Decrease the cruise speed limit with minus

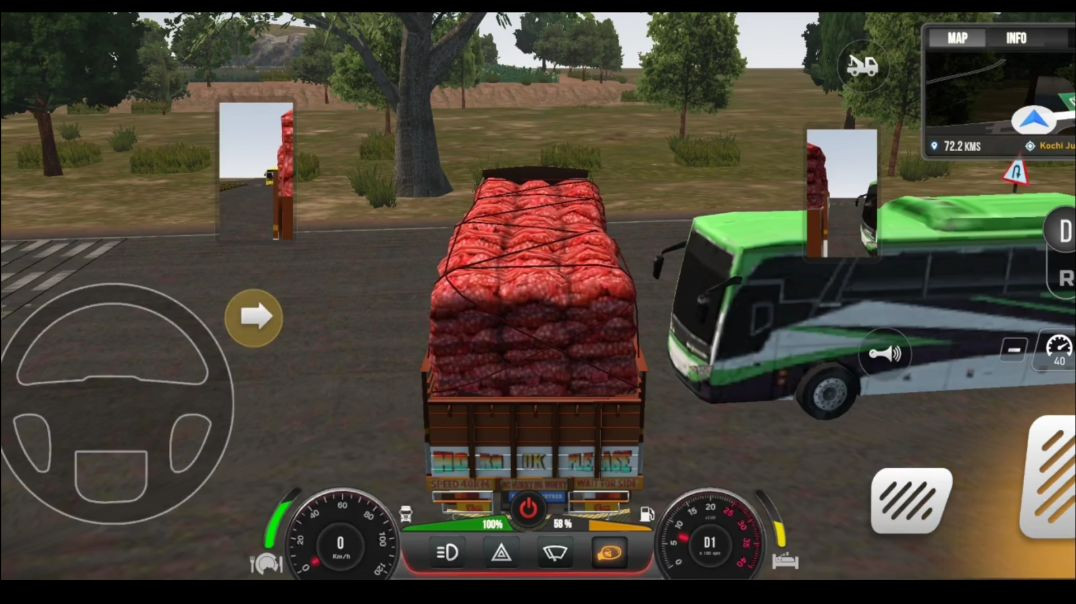tap(1014, 349)
